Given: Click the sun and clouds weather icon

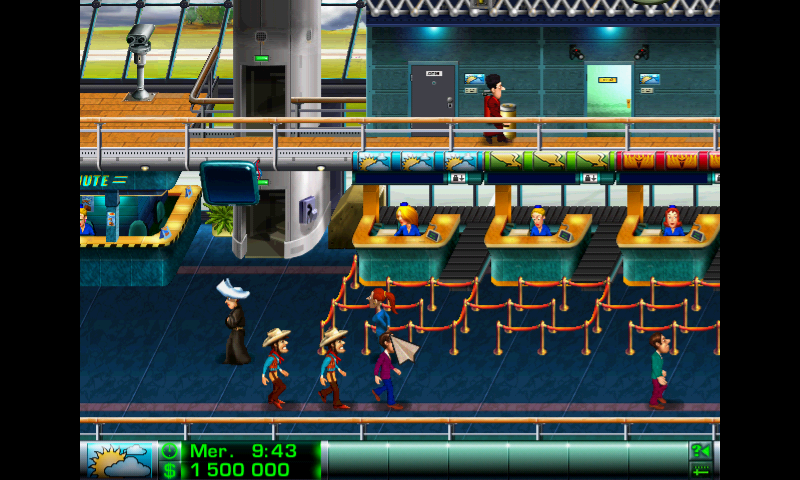Looking at the screenshot, I should tap(120, 460).
